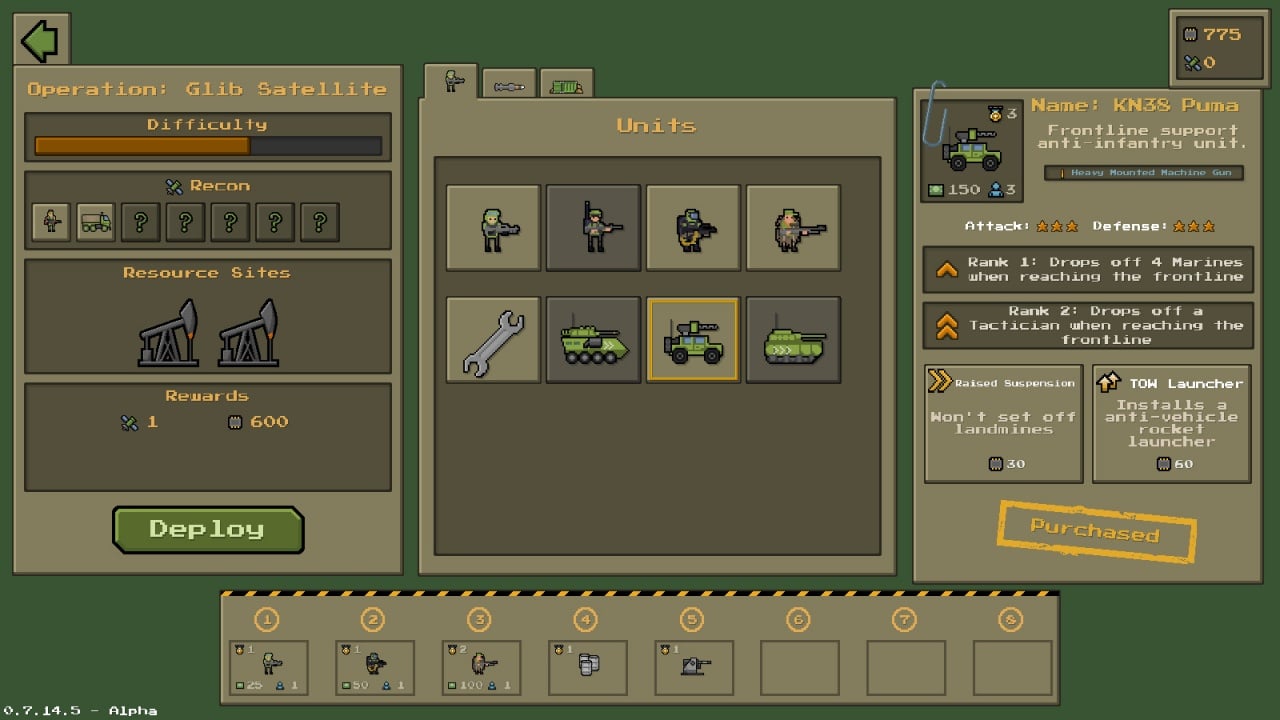Select the recon truck icon

coord(96,222)
